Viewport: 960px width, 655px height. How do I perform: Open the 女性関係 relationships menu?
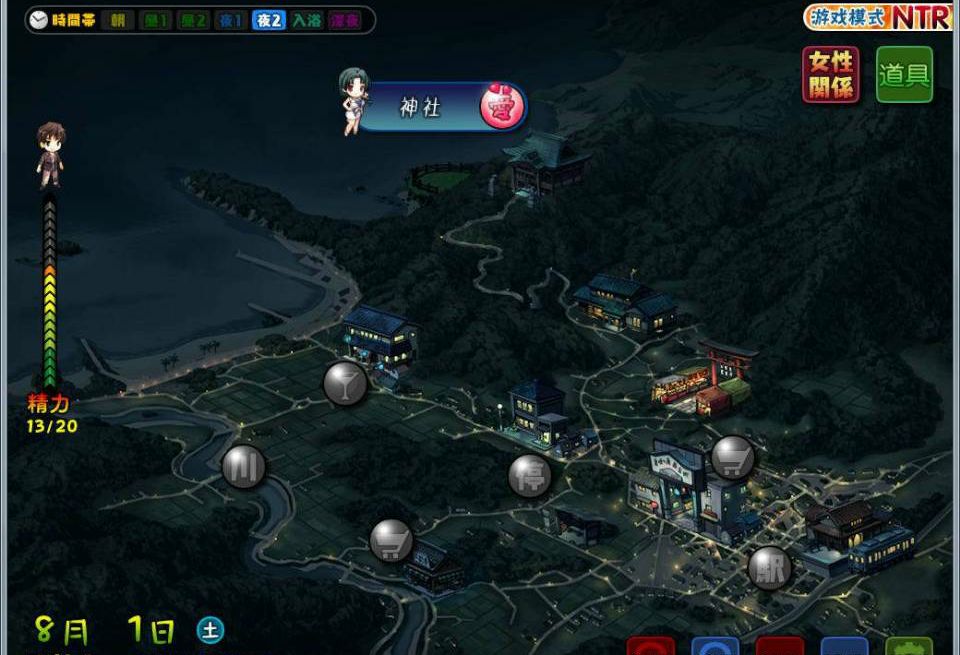coord(830,75)
